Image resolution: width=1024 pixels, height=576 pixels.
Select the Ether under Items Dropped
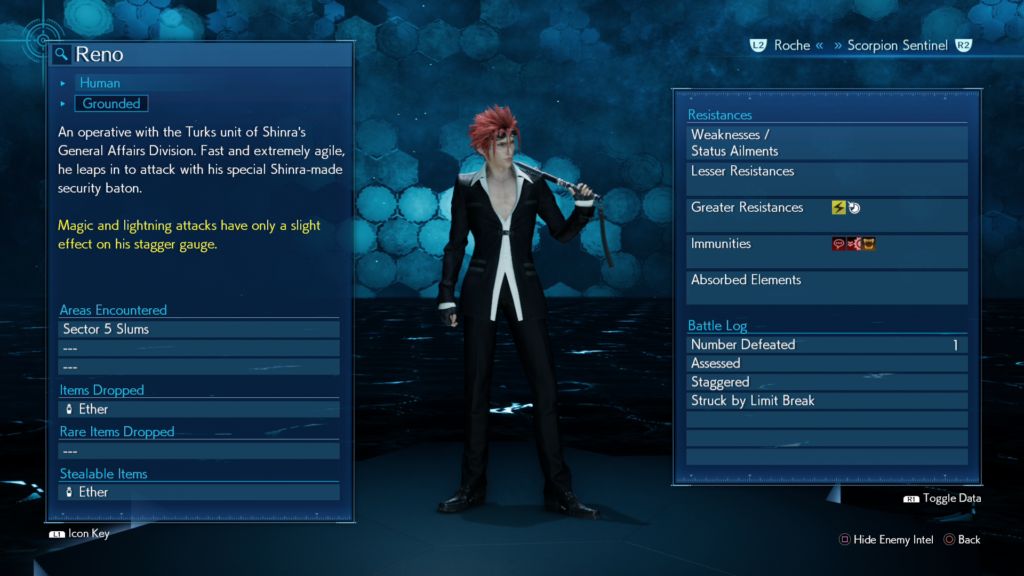coord(198,409)
